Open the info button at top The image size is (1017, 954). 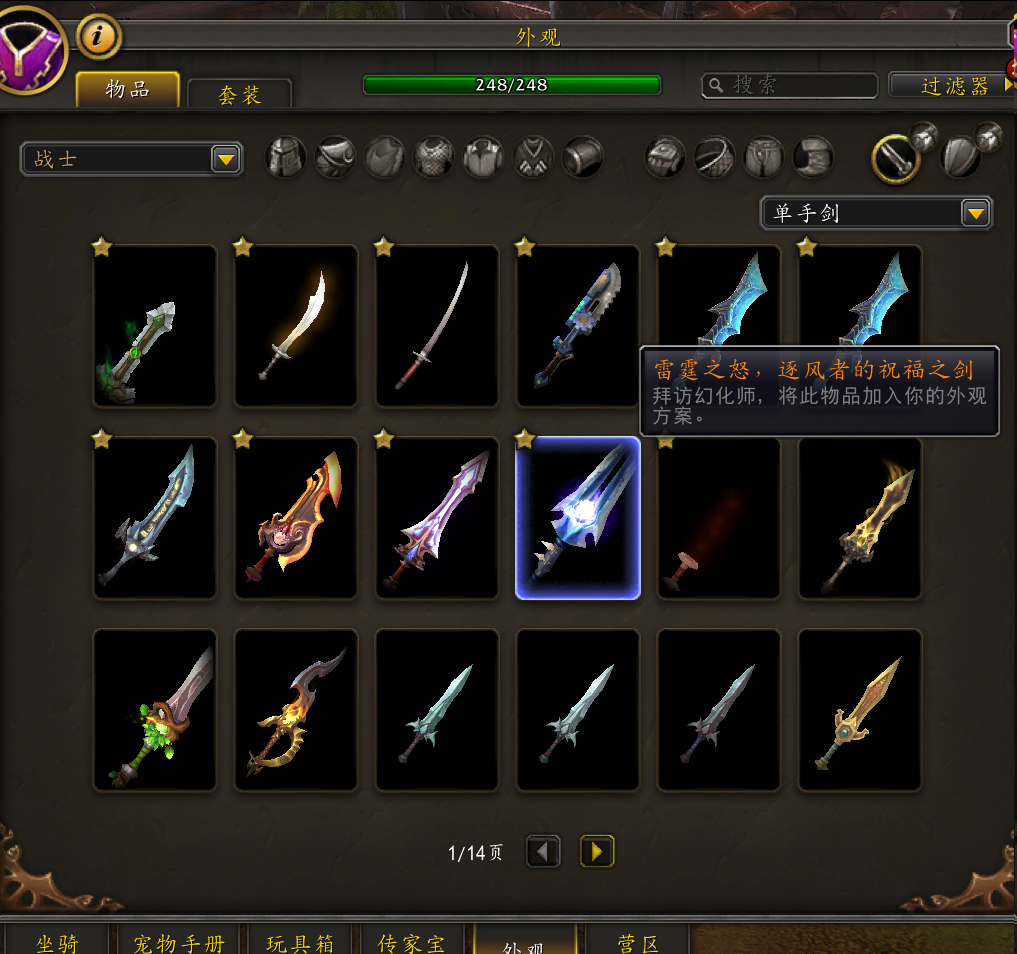tap(99, 38)
